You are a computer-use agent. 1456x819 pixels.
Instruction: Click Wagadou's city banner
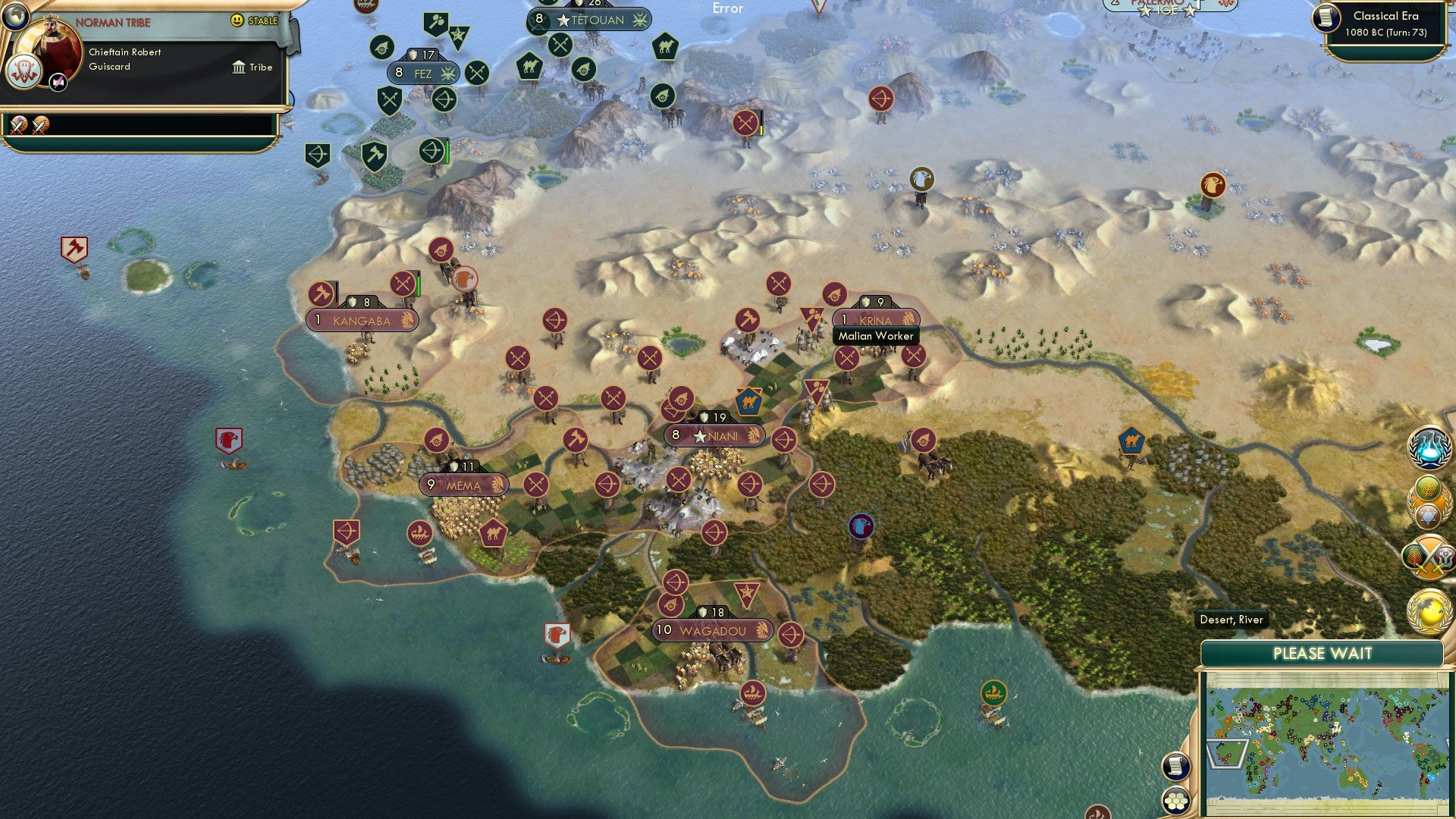click(x=711, y=630)
